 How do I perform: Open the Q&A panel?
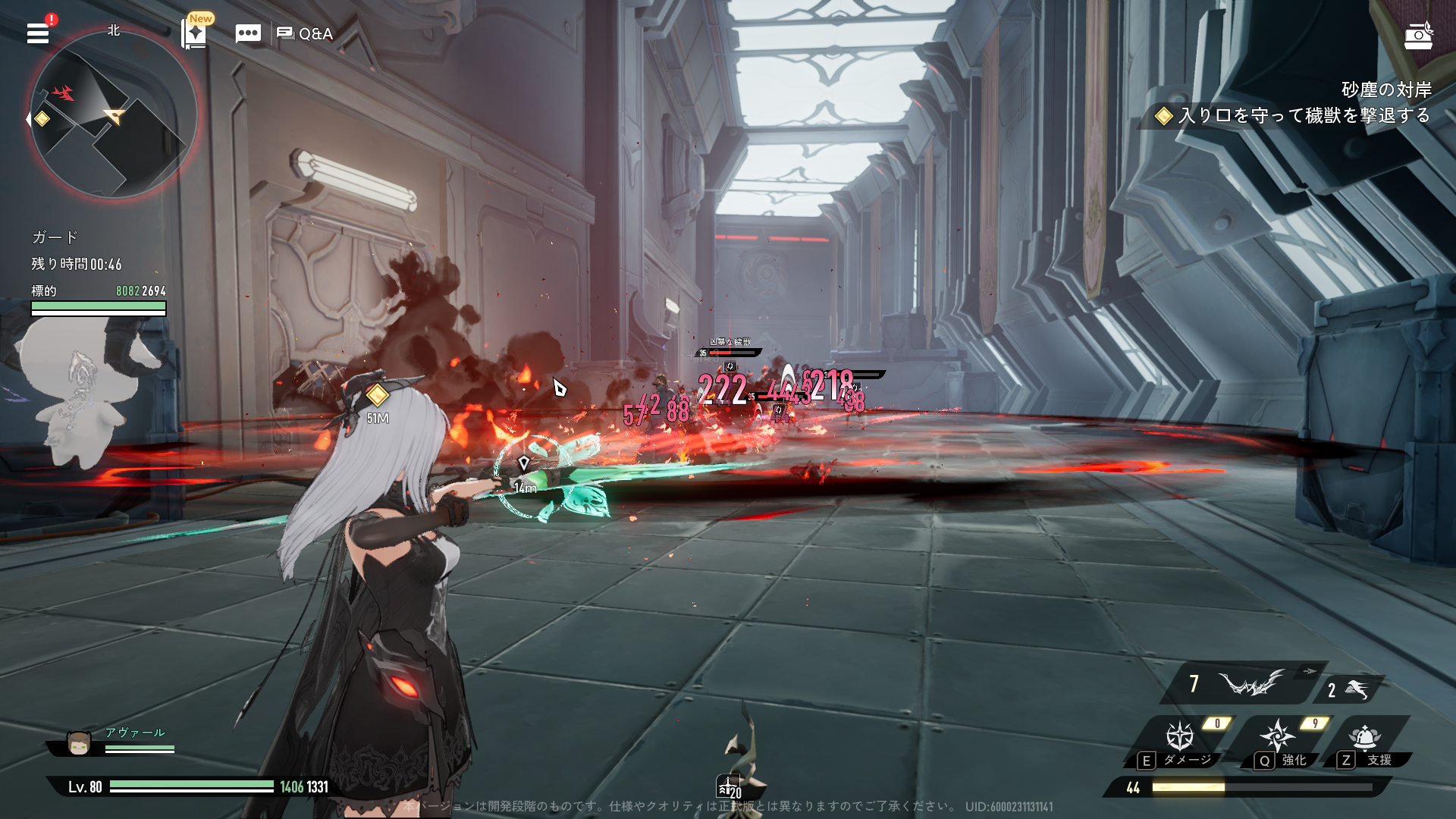[306, 33]
